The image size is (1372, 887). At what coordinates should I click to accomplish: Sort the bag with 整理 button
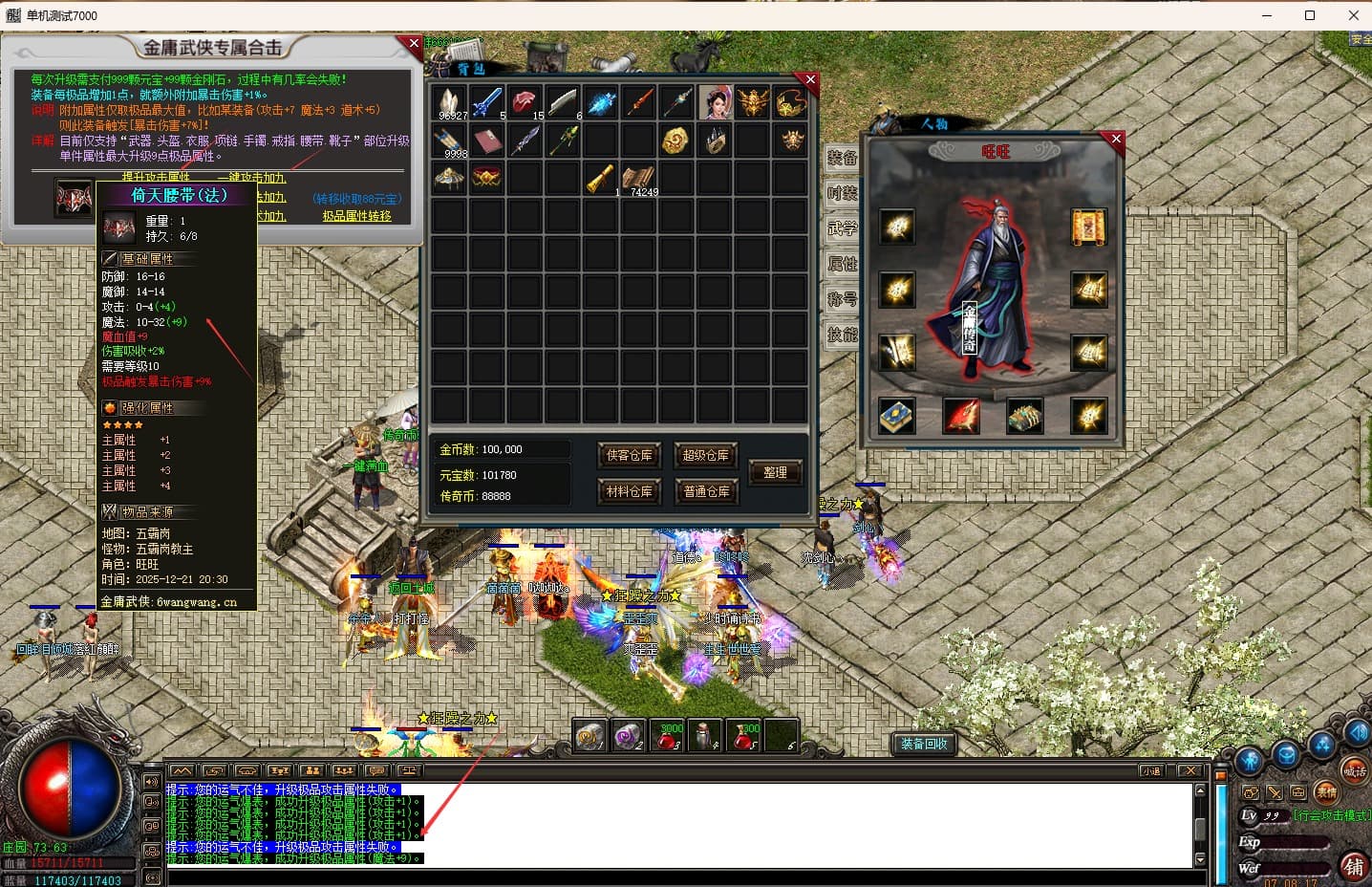click(x=775, y=472)
